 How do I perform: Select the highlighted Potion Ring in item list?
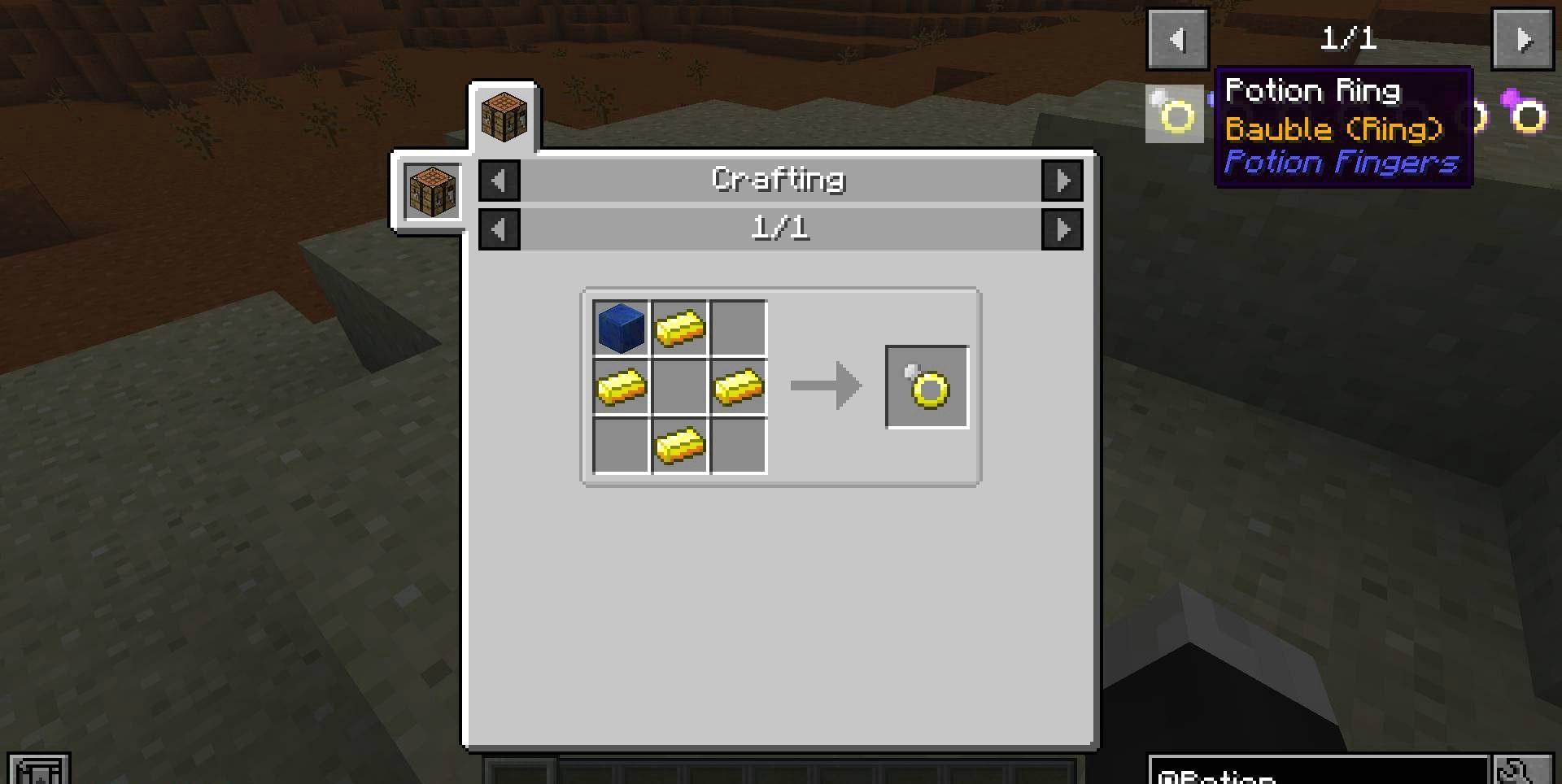(1174, 115)
